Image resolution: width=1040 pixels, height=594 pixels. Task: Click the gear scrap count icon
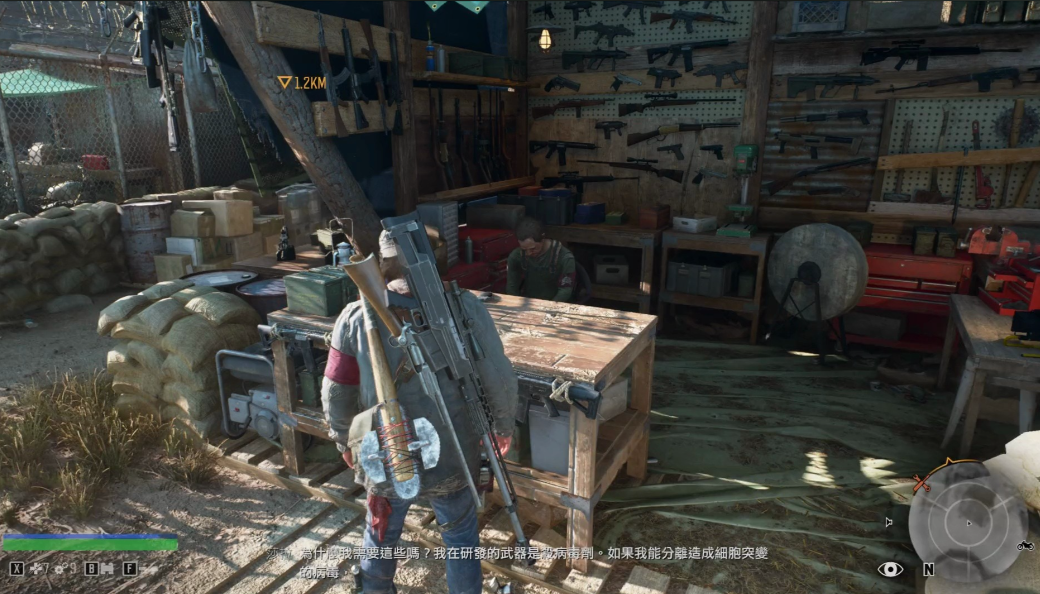coord(61,568)
